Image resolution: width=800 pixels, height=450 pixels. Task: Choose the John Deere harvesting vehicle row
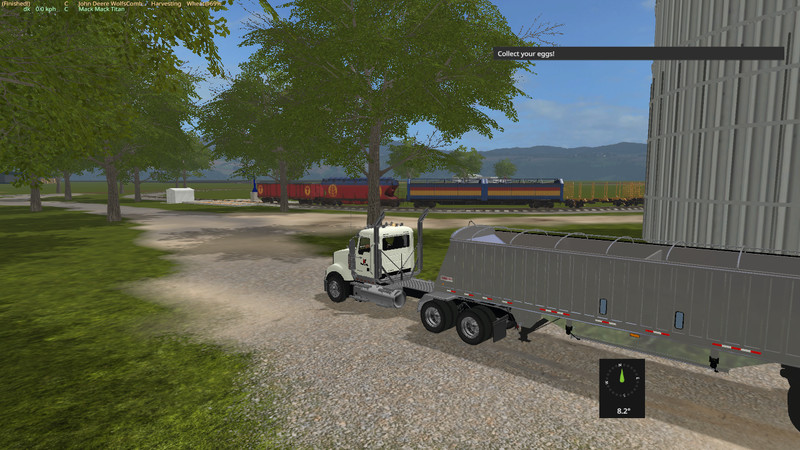140,4
